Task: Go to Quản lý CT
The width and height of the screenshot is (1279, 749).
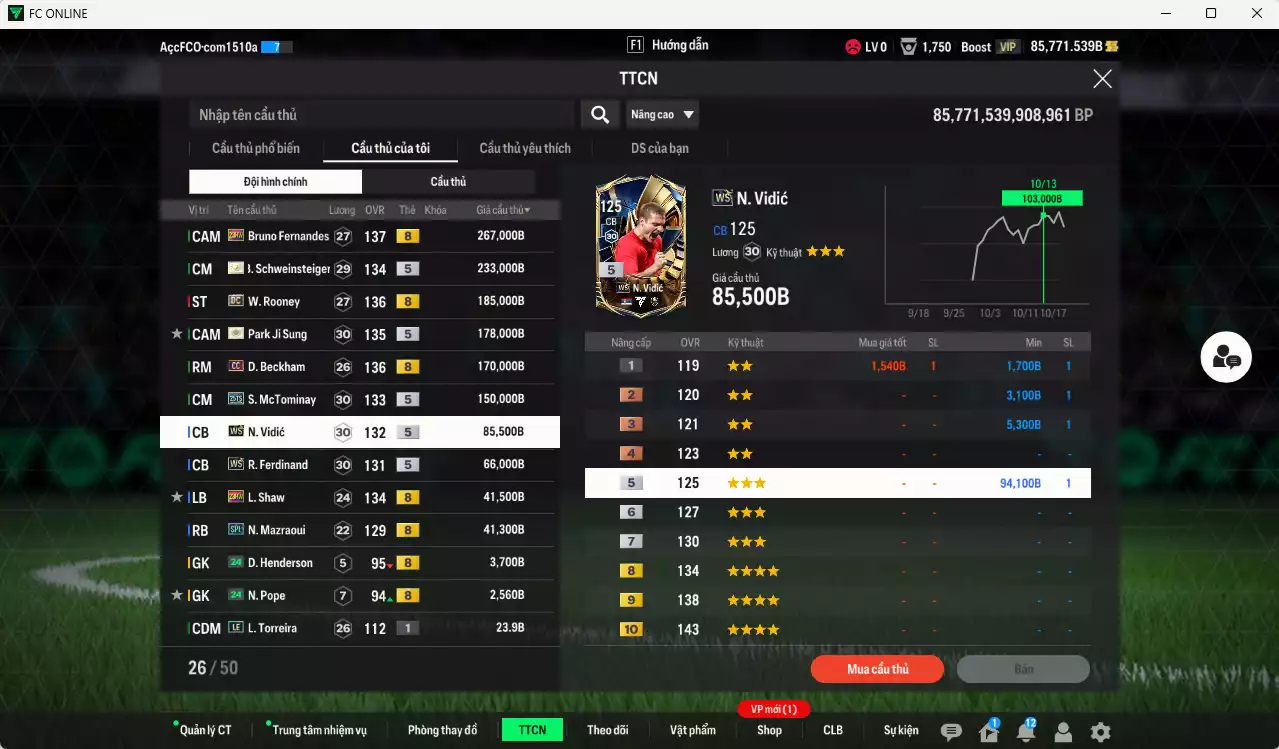Action: tap(205, 730)
